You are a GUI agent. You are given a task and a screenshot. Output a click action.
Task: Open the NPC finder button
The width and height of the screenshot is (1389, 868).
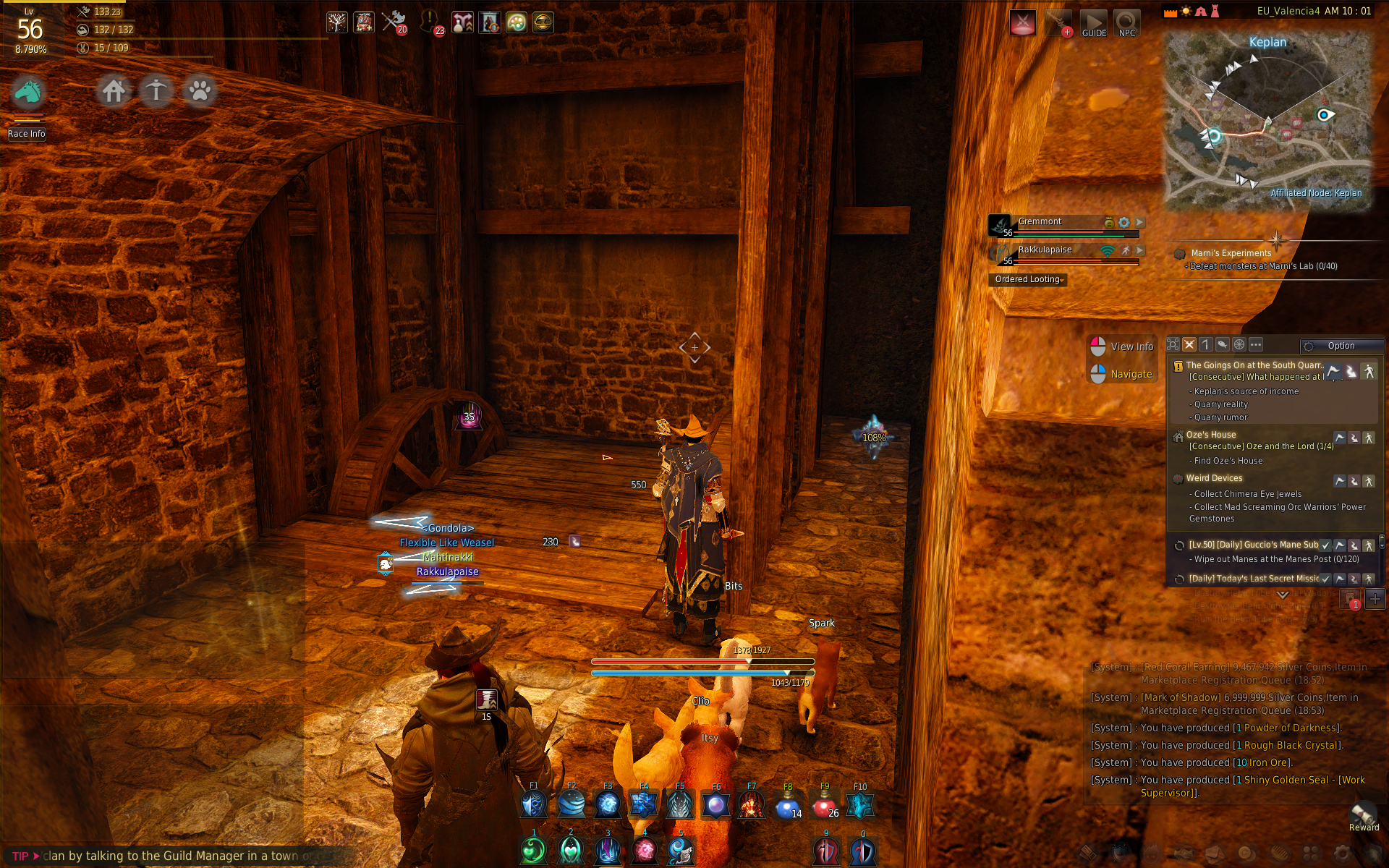(x=1126, y=23)
